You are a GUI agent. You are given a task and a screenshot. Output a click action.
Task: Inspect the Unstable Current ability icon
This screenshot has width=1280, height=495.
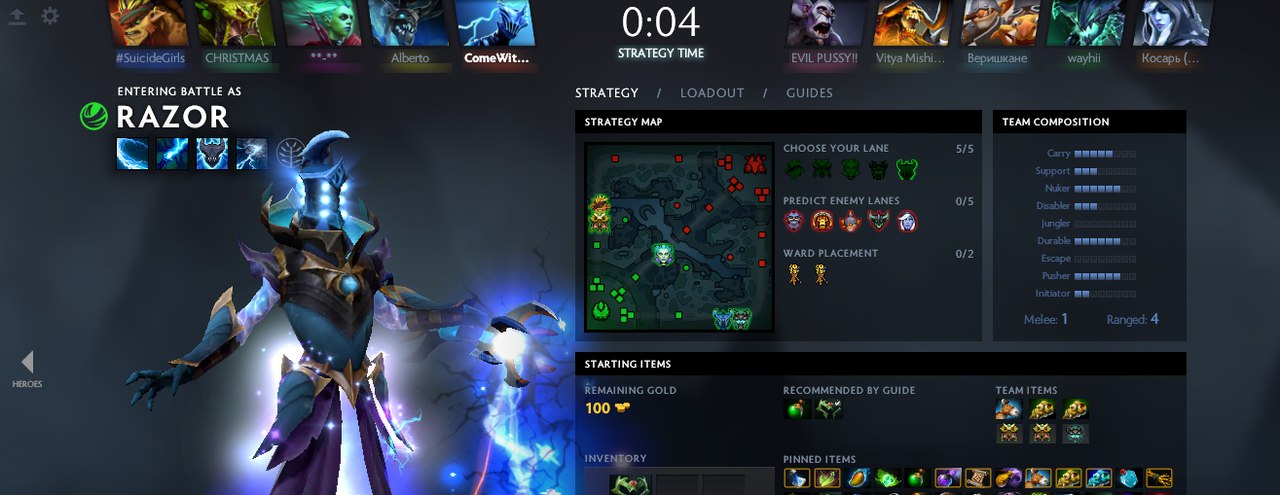point(212,153)
